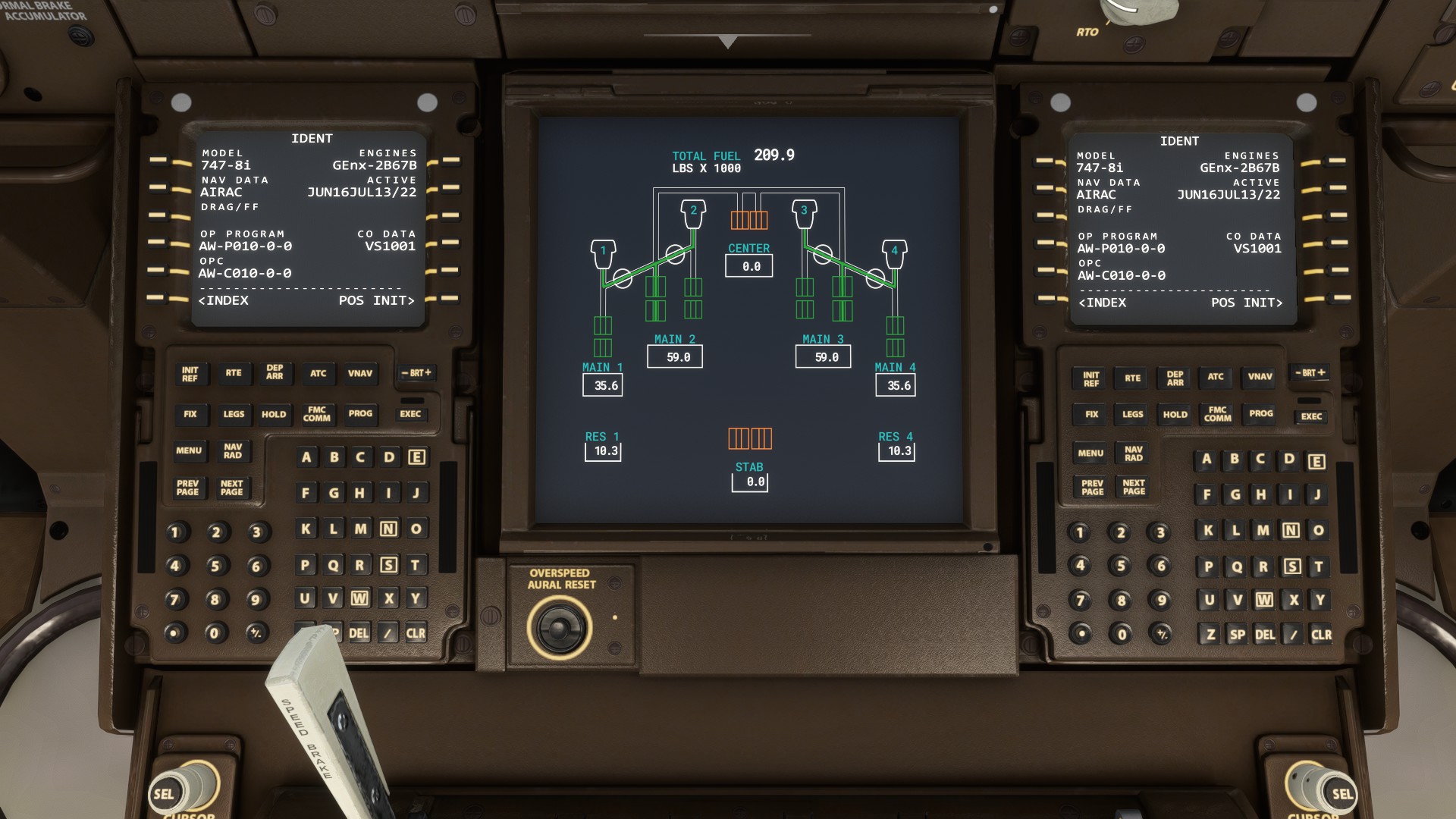Select the VNAV page on the left CDU
Screen dimensions: 1456x819
coord(360,374)
